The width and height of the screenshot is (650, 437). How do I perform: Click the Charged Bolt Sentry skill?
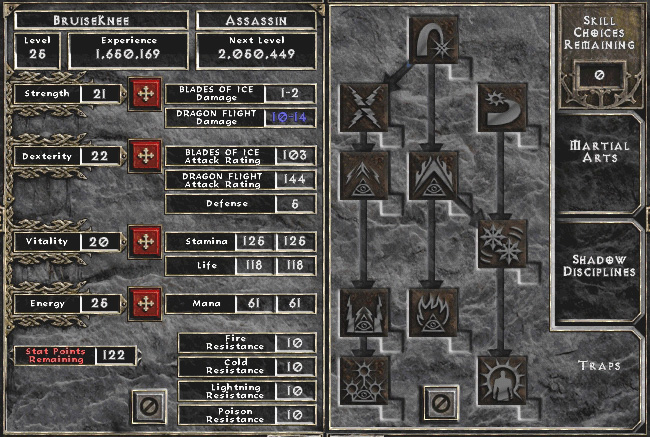(x=360, y=170)
